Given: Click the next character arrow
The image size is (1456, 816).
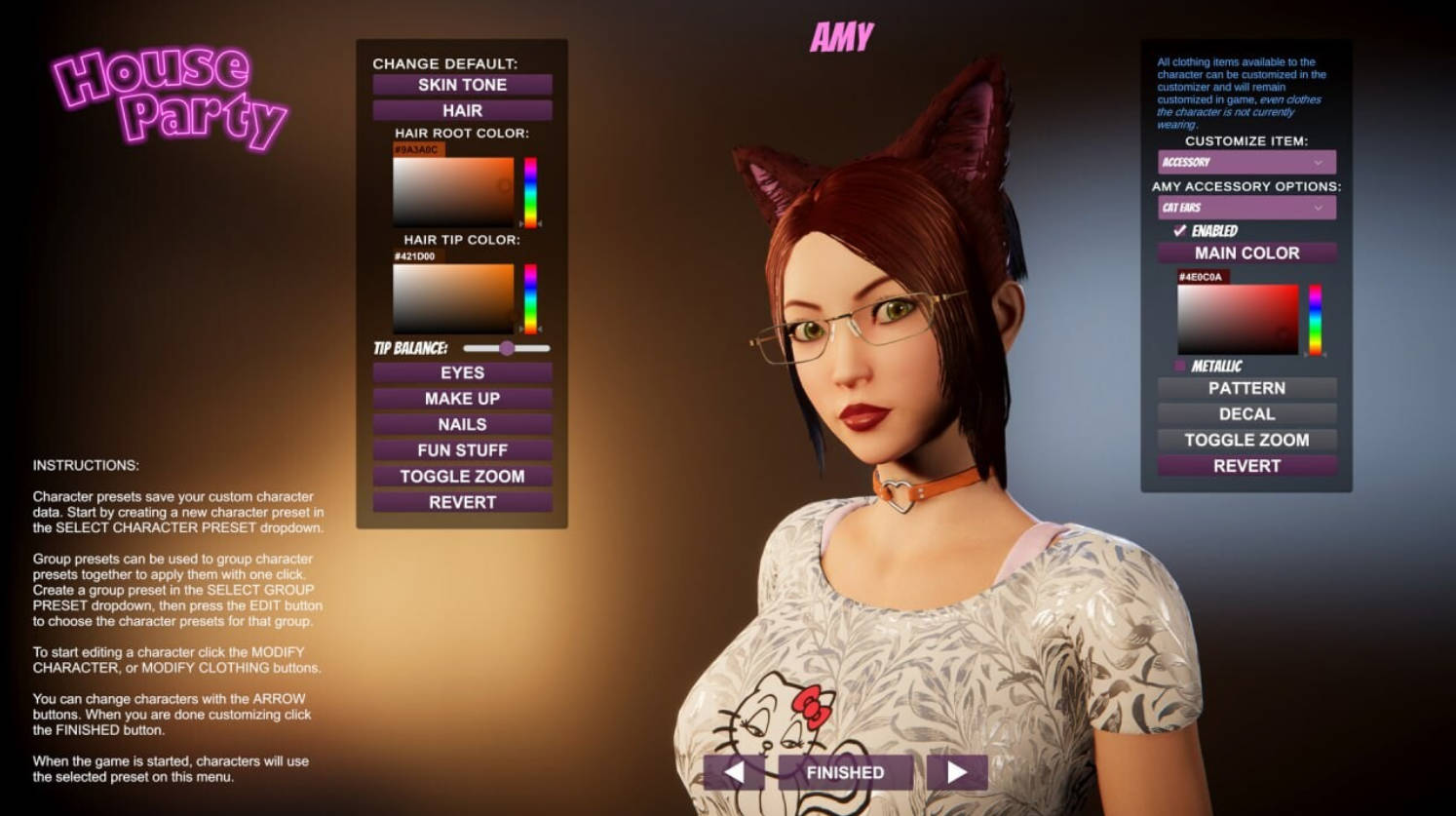Looking at the screenshot, I should 957,771.
